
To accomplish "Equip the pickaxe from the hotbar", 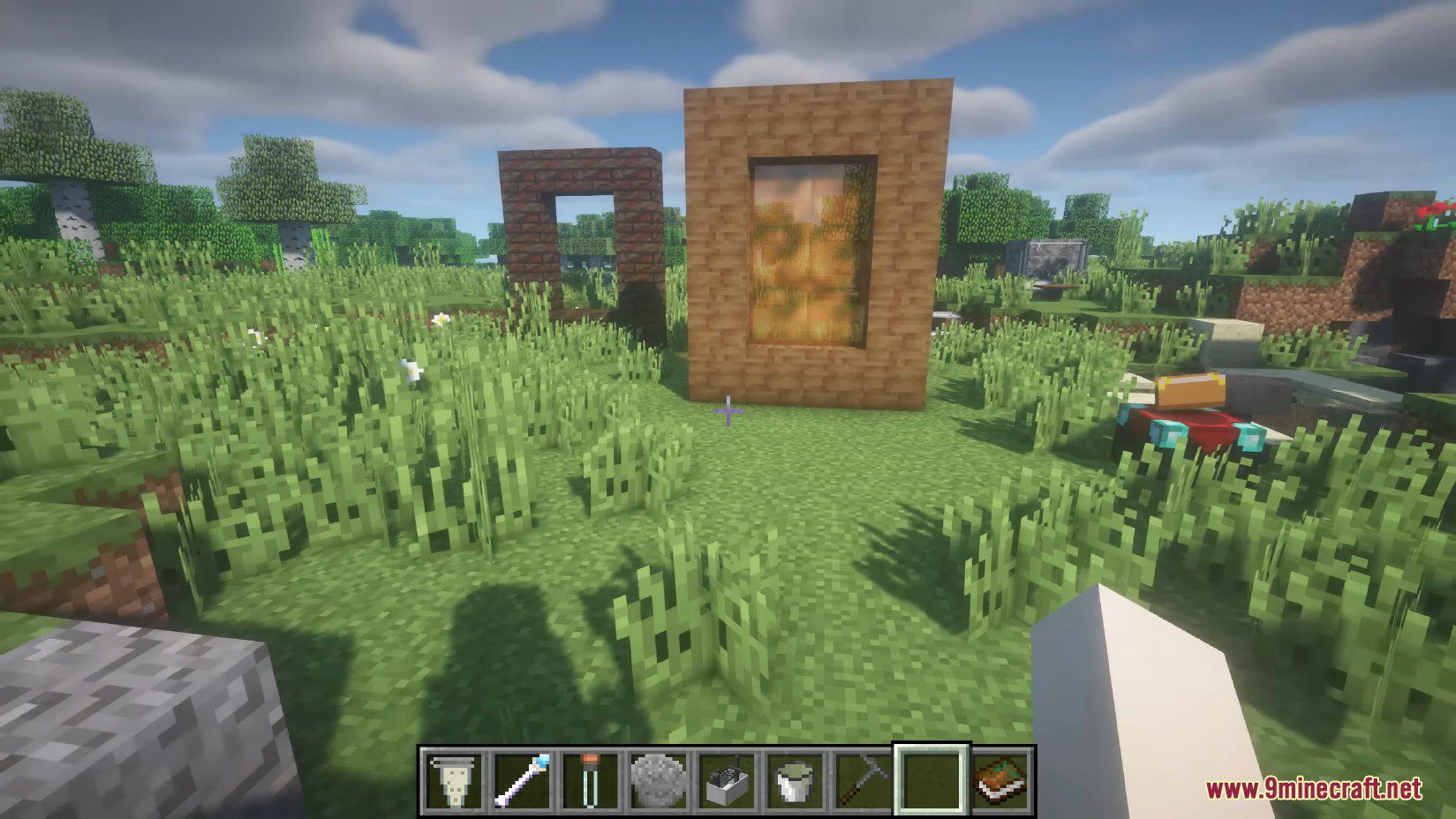I will (x=865, y=780).
